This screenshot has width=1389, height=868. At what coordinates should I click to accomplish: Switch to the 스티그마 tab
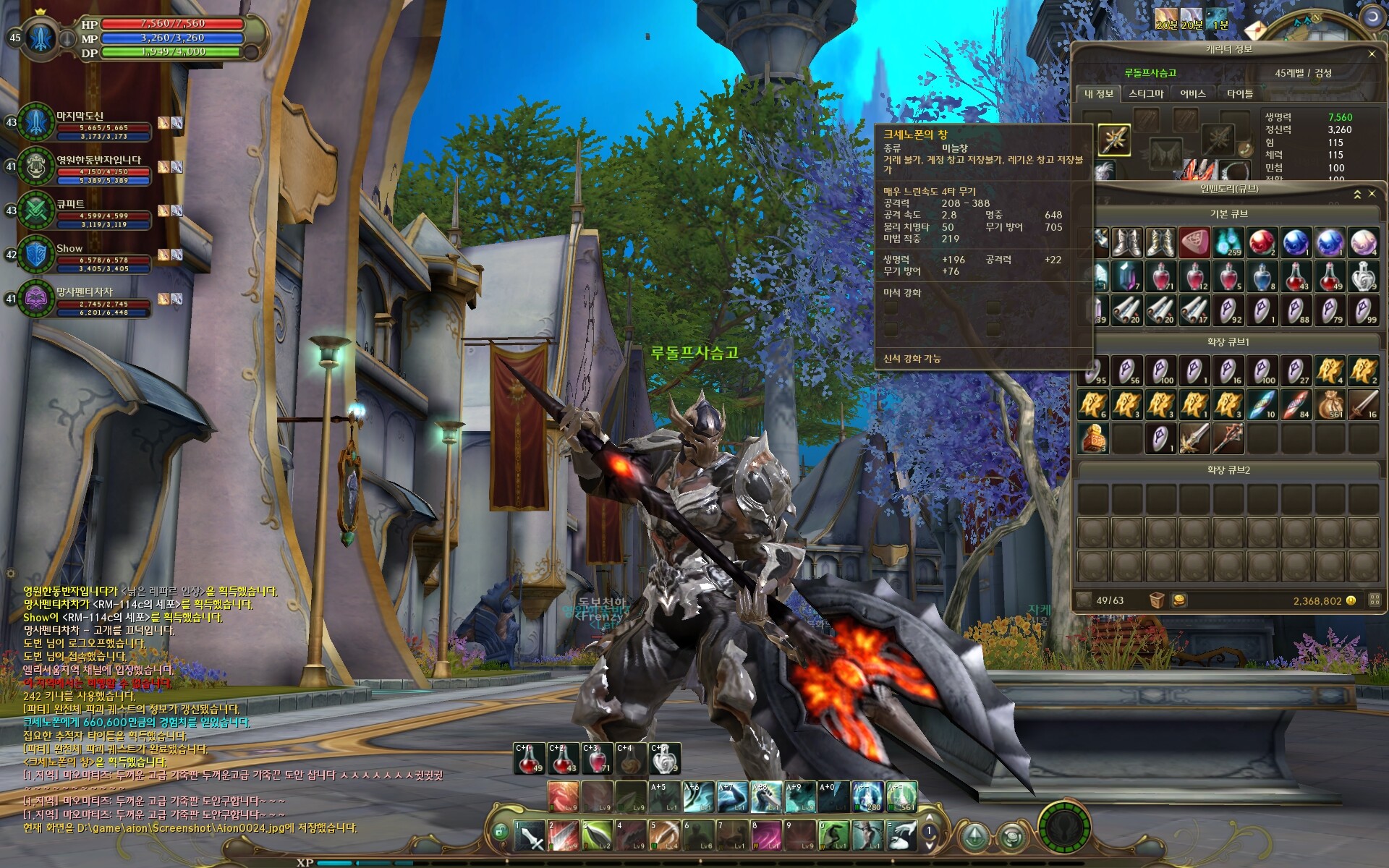1146,94
